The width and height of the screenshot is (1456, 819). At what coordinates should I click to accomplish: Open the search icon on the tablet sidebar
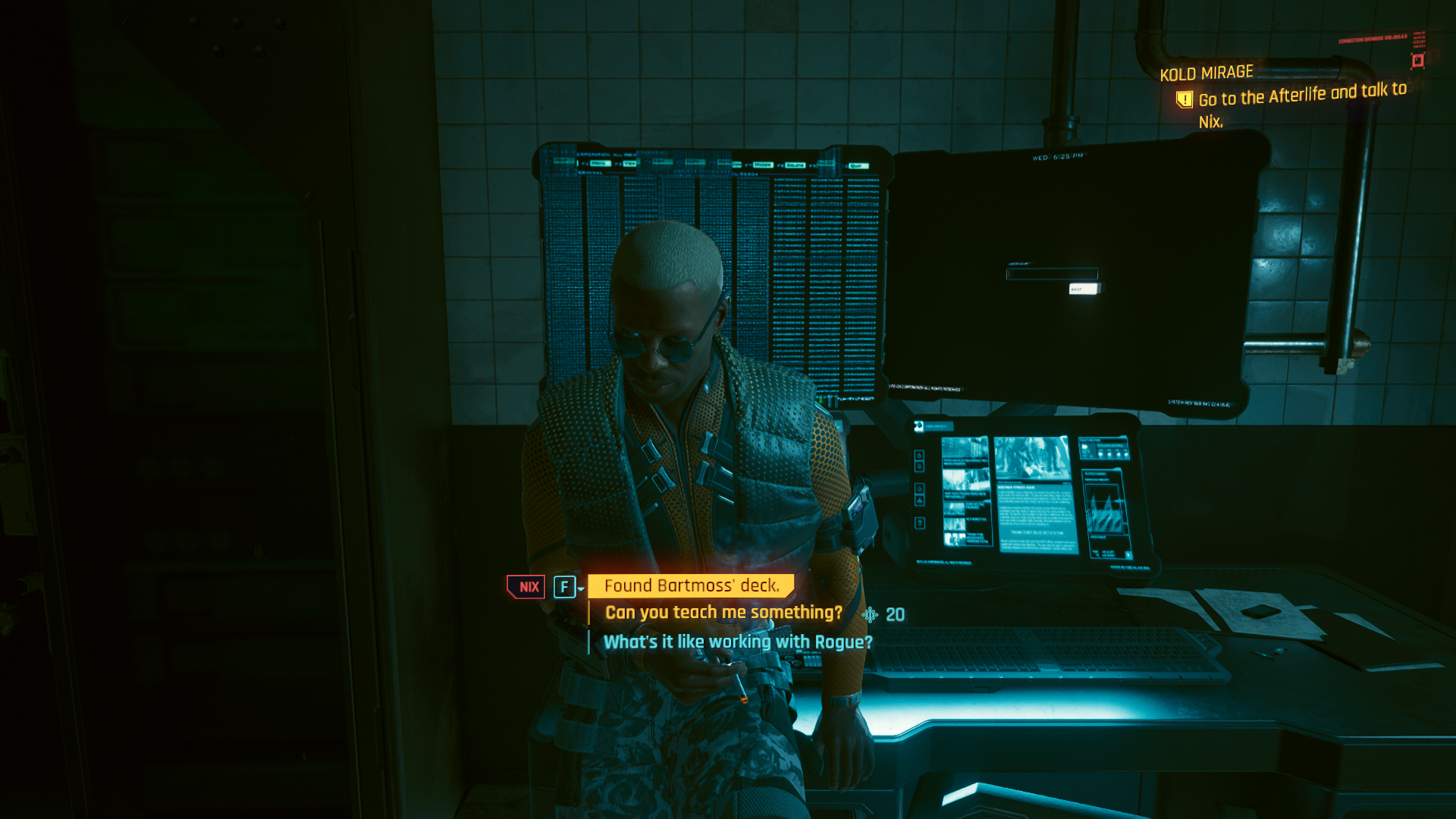pyautogui.click(x=918, y=466)
